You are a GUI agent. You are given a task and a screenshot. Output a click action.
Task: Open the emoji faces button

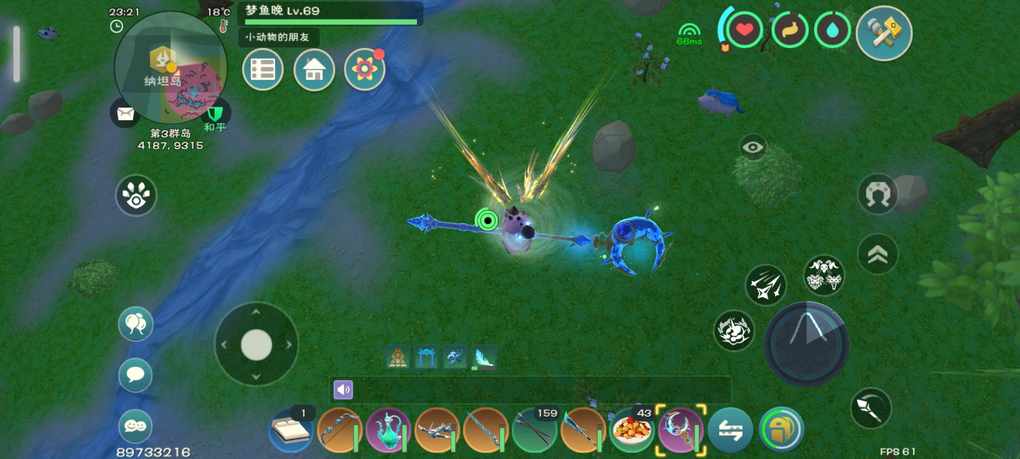coord(135,426)
